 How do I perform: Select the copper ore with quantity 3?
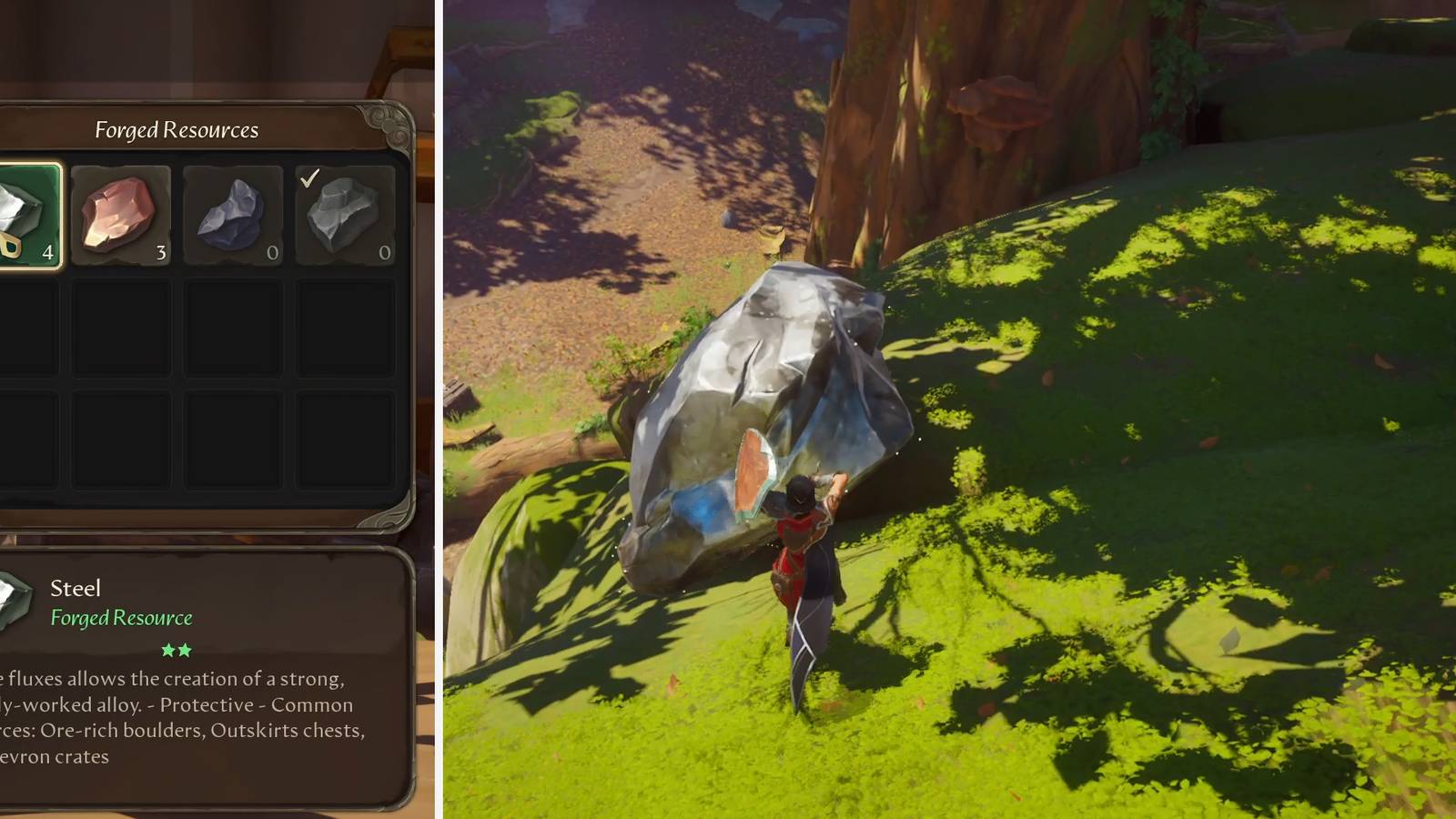point(121,214)
